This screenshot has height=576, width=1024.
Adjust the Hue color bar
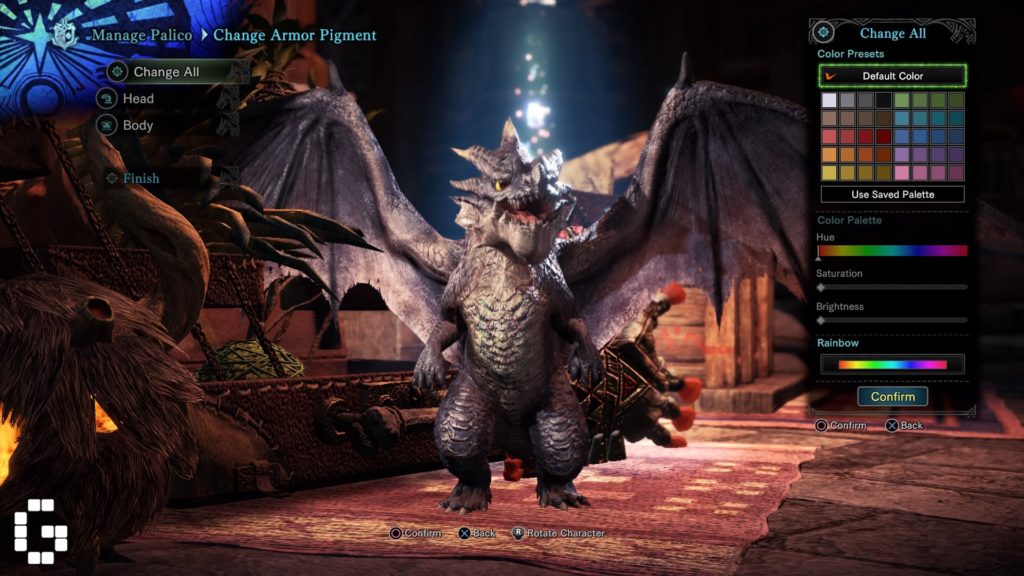tap(892, 251)
